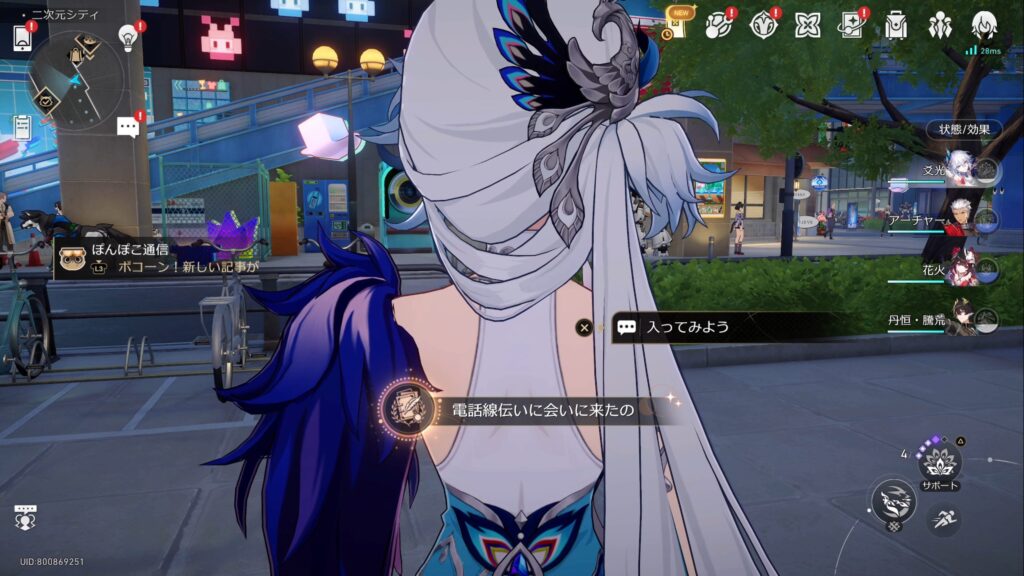Open the event scroll marked NEW

pyautogui.click(x=678, y=24)
